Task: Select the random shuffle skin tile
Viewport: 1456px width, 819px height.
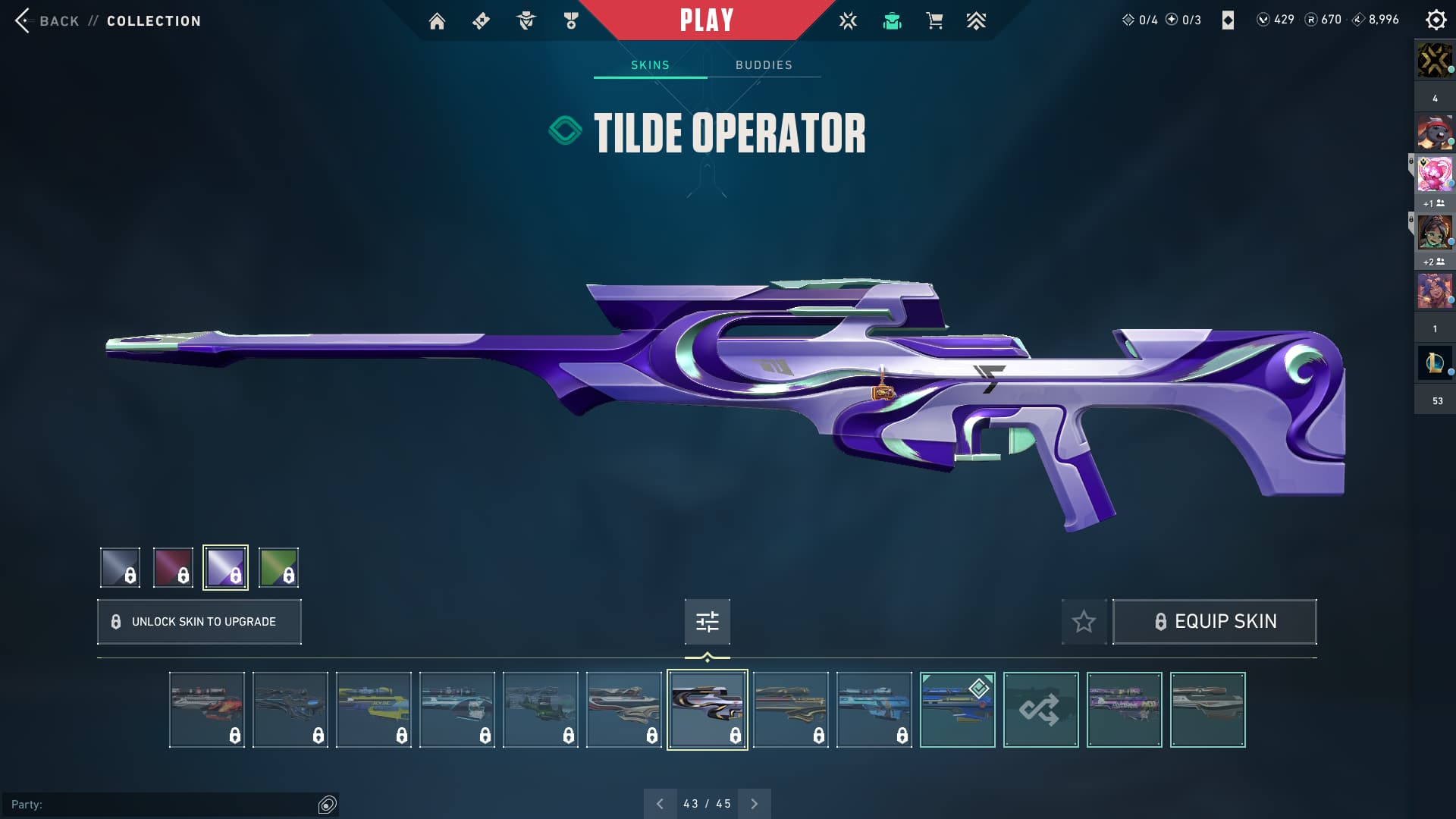Action: (x=1040, y=710)
